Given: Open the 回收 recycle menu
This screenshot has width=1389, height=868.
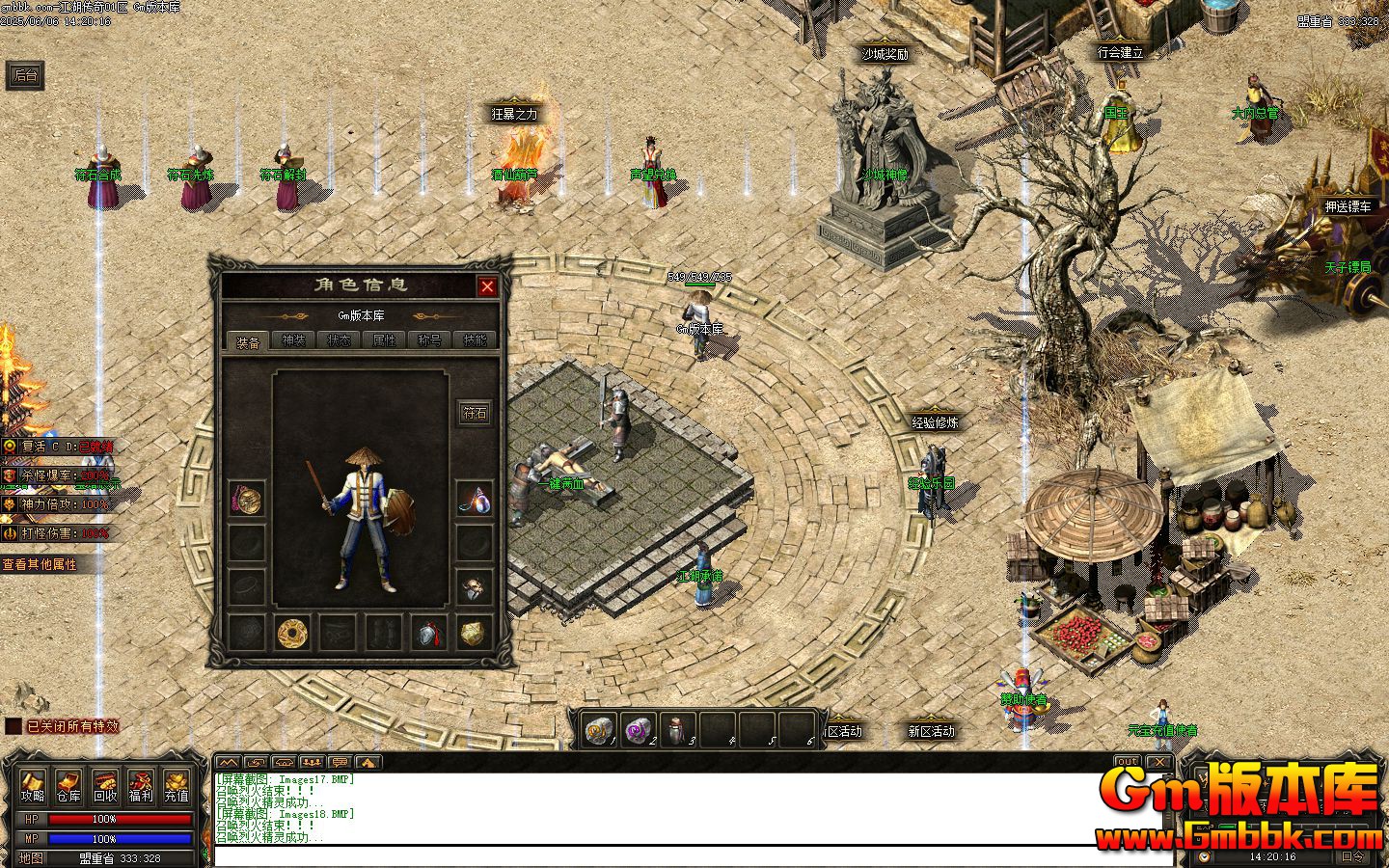Looking at the screenshot, I should pos(105,787).
